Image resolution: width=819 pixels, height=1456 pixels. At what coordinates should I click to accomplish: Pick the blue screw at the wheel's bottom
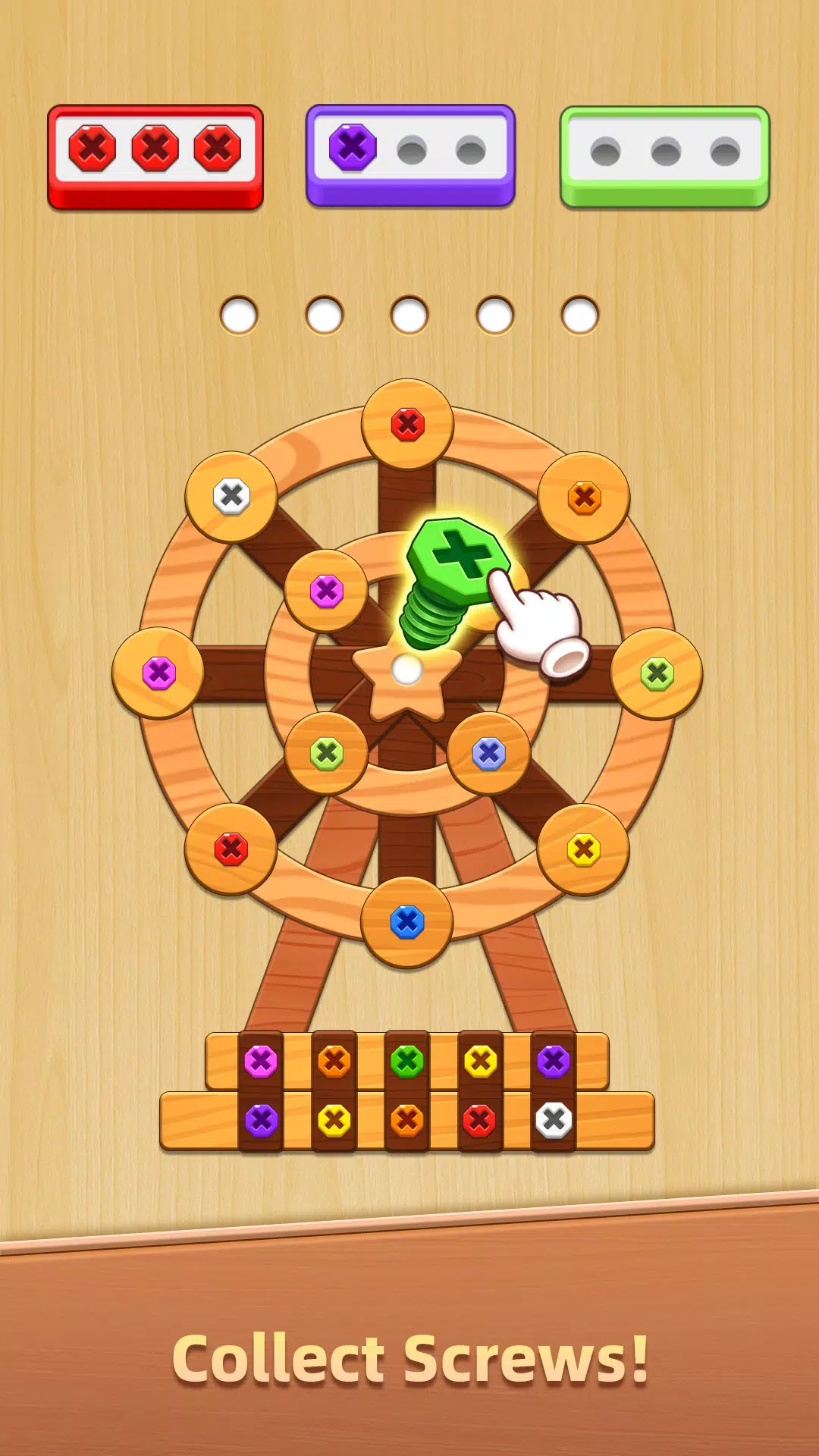407,922
